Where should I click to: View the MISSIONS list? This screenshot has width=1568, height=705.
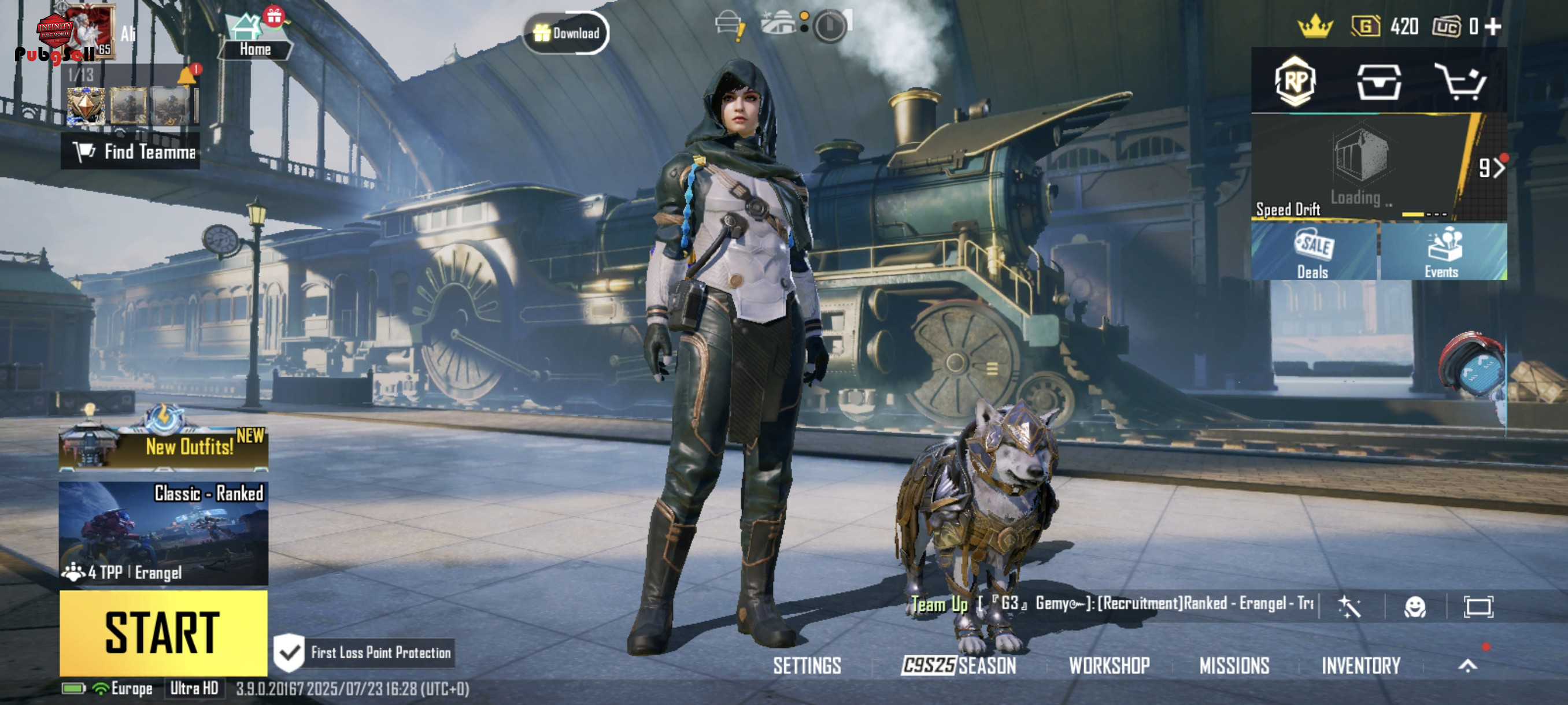[x=1234, y=666]
